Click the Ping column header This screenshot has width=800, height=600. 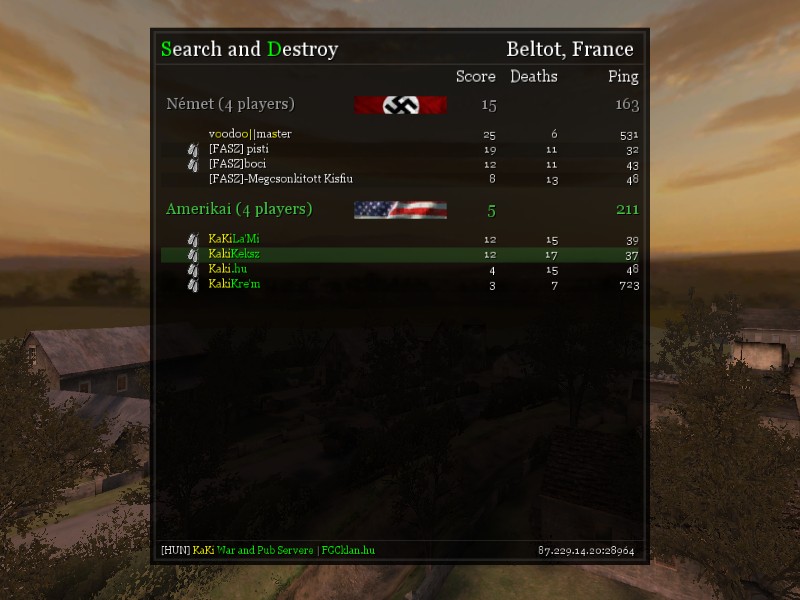click(623, 76)
